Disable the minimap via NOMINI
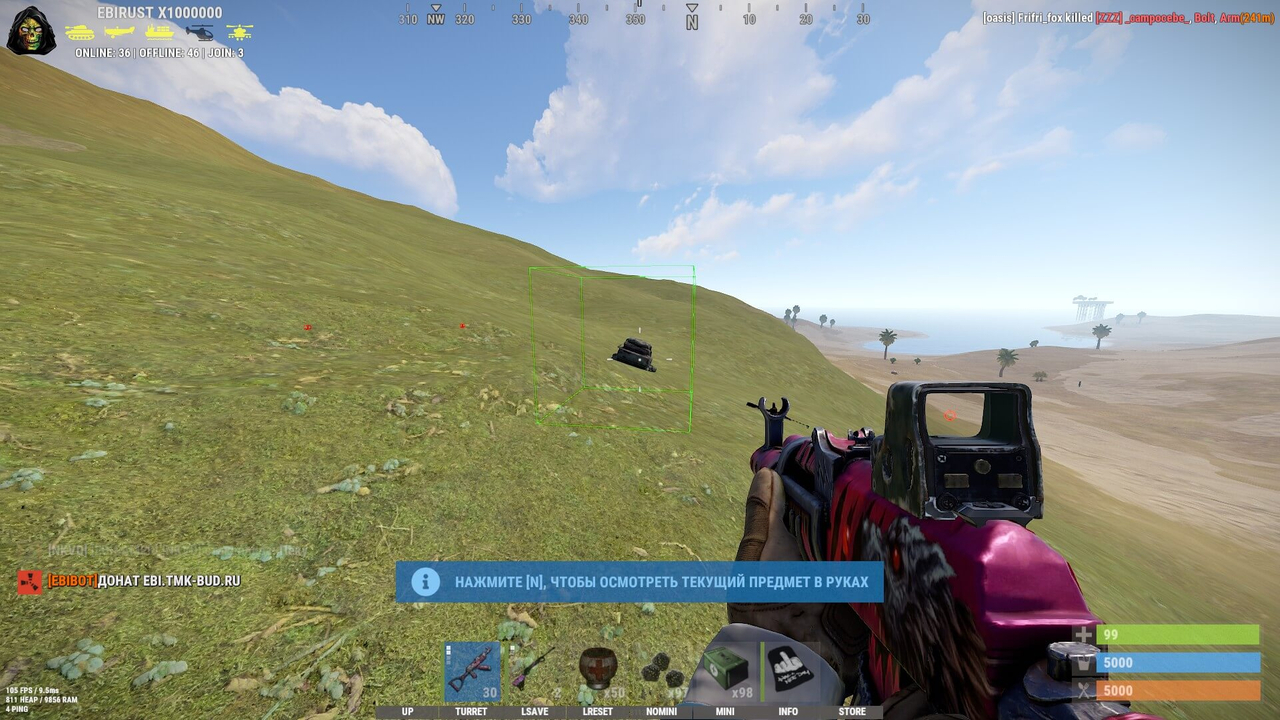 660,711
